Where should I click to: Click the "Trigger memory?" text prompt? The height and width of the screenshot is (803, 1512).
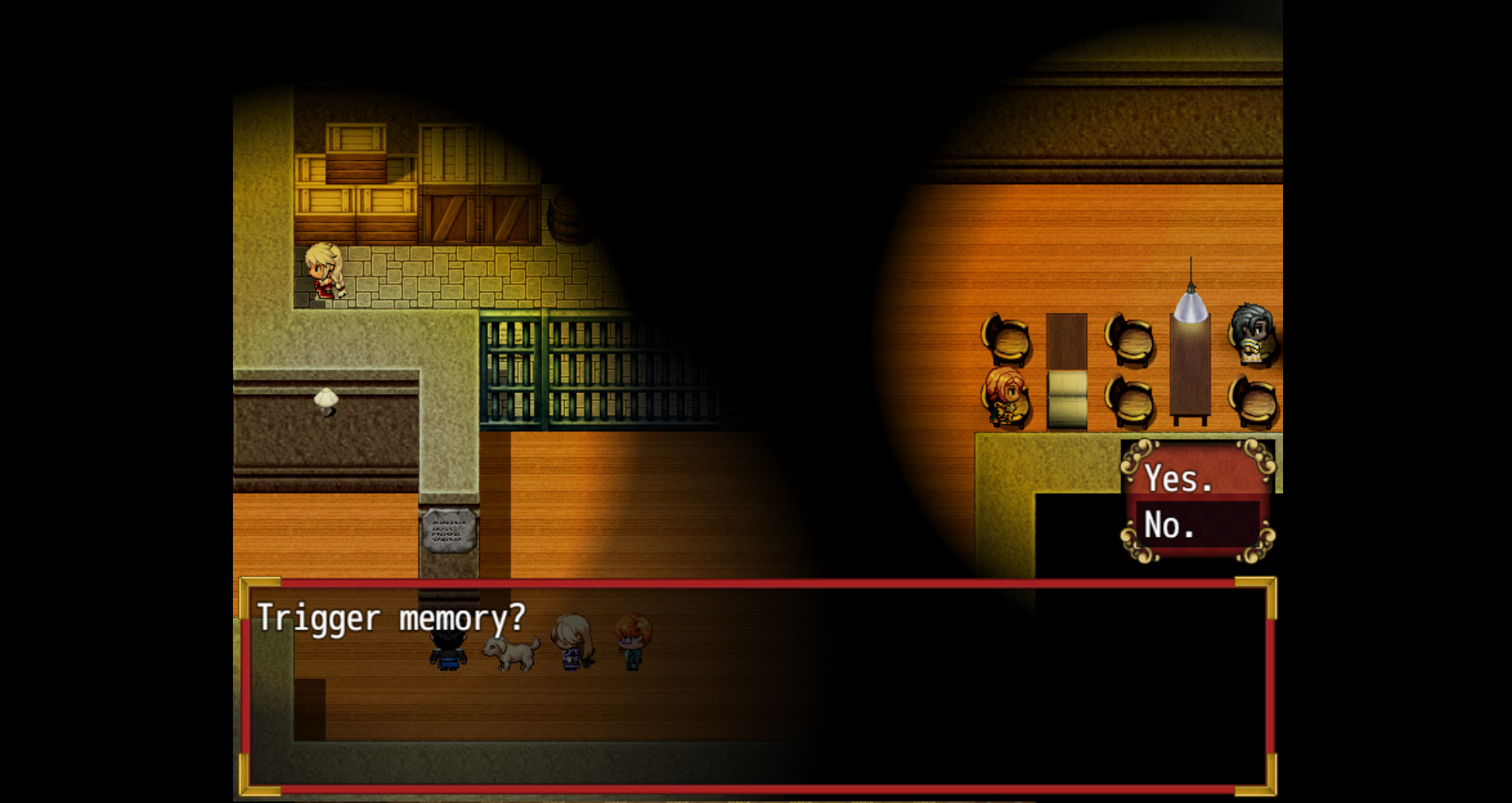pos(390,618)
